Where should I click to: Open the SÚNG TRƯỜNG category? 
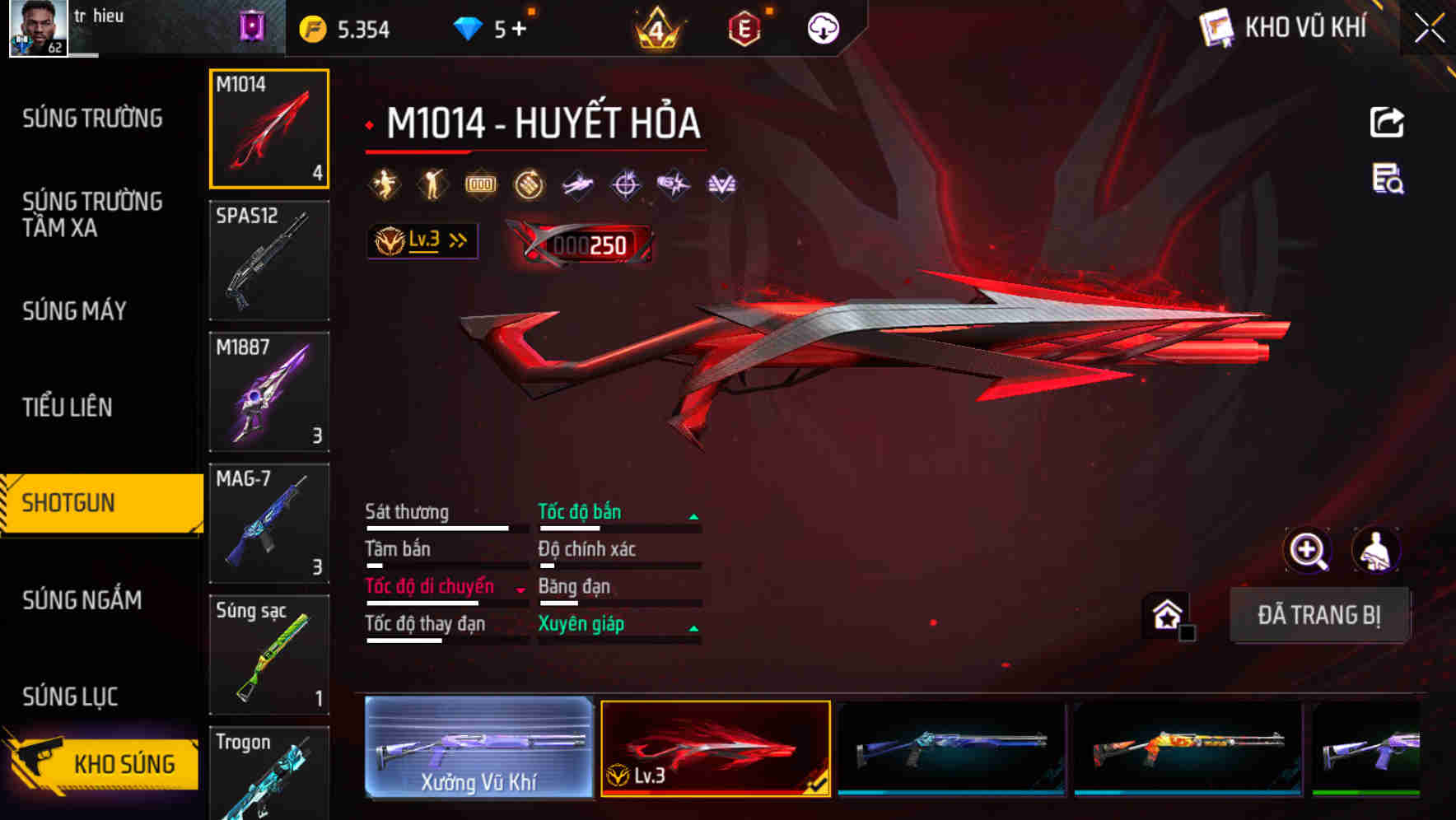click(91, 118)
